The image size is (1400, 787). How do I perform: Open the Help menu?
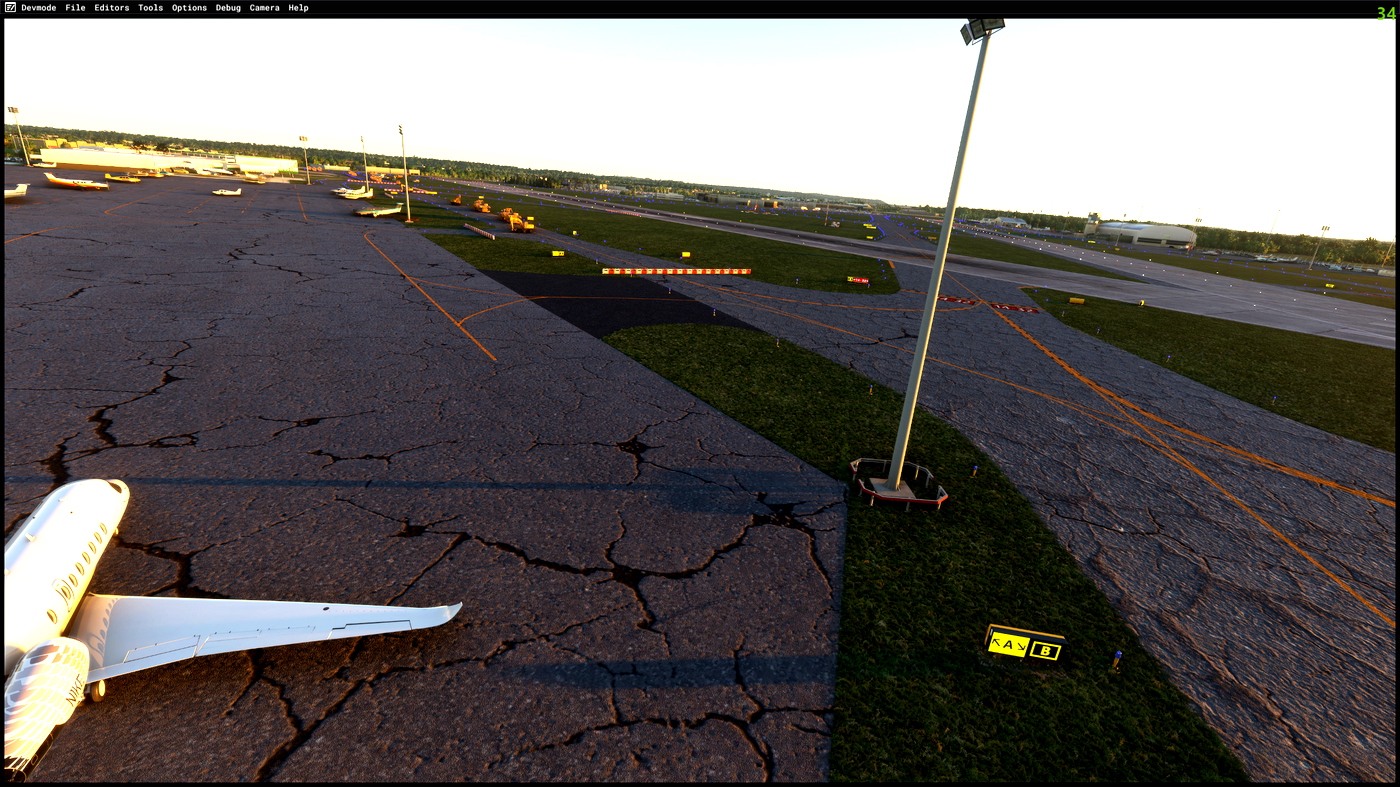[x=297, y=7]
